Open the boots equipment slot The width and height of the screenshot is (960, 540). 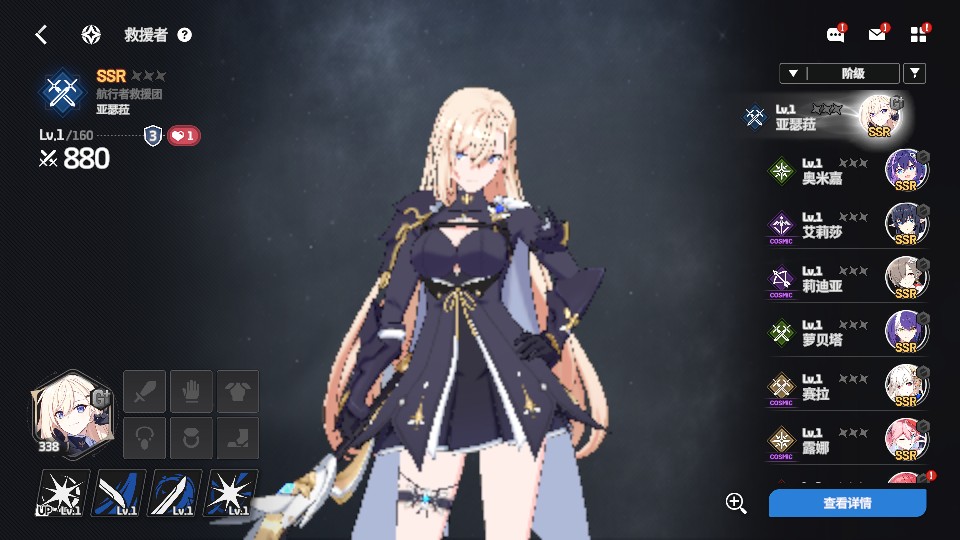pos(238,437)
